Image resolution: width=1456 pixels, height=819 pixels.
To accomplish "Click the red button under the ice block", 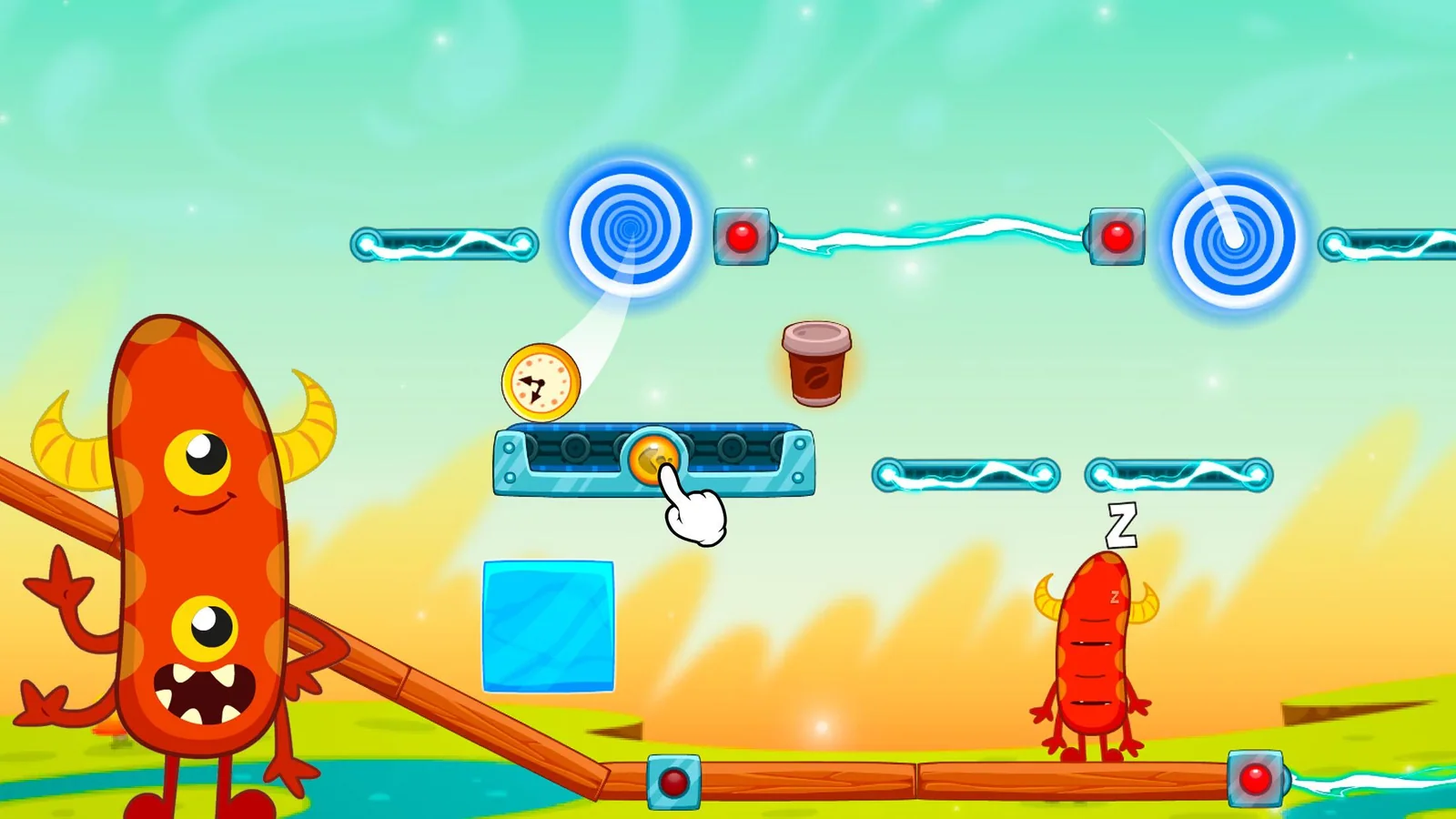I will pyautogui.click(x=673, y=782).
